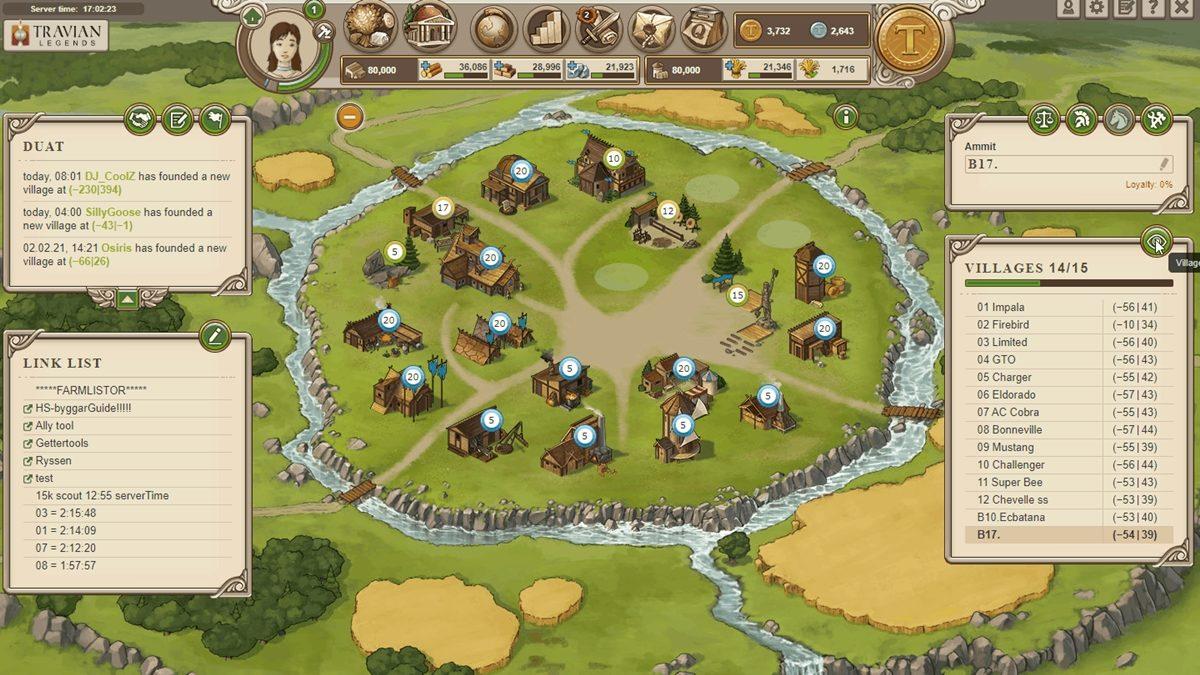This screenshot has height=675, width=1200.
Task: Open the quest book
Action: (703, 29)
